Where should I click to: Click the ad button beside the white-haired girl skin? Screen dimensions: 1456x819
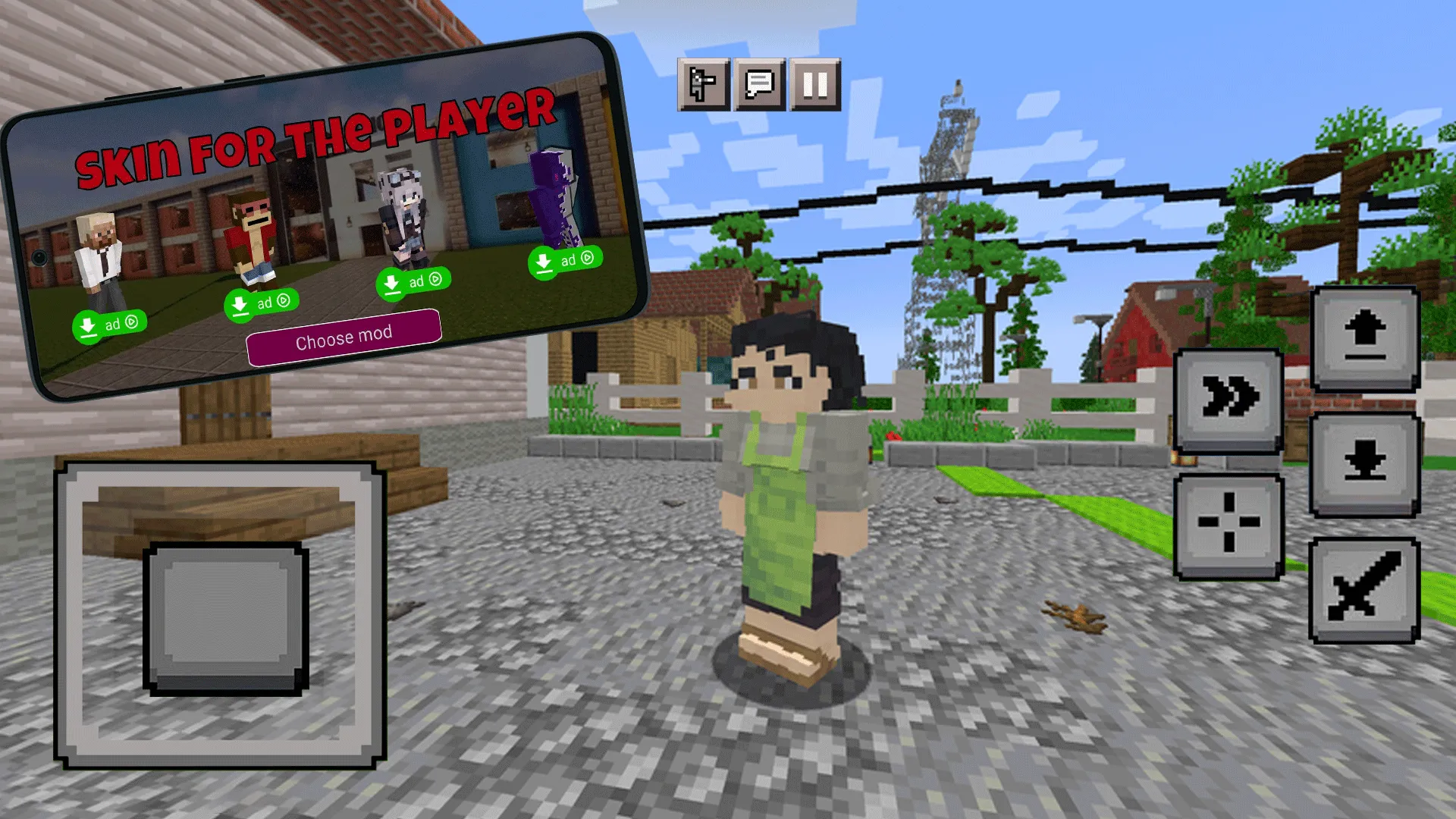click(413, 281)
